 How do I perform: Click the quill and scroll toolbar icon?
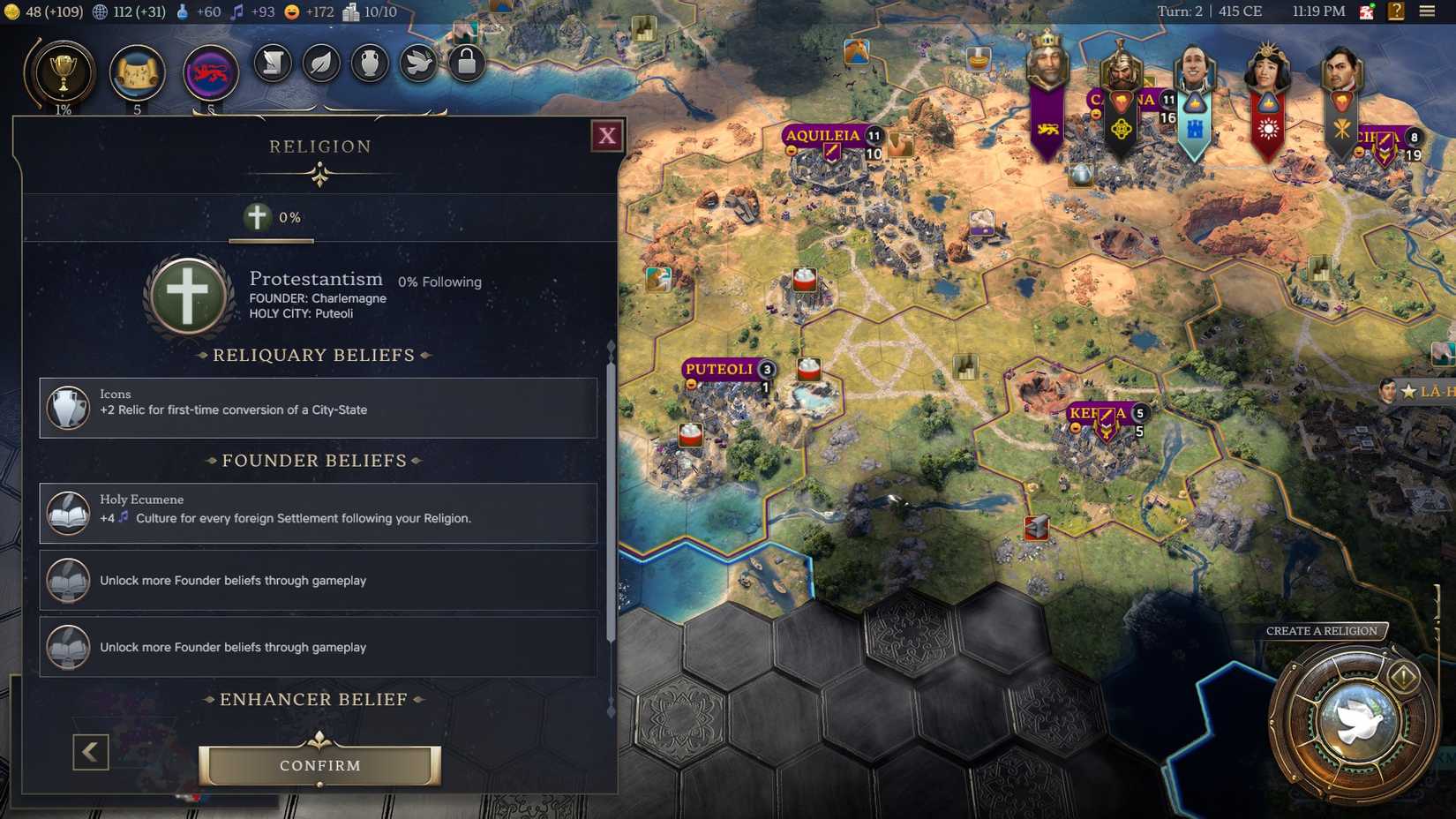(273, 64)
